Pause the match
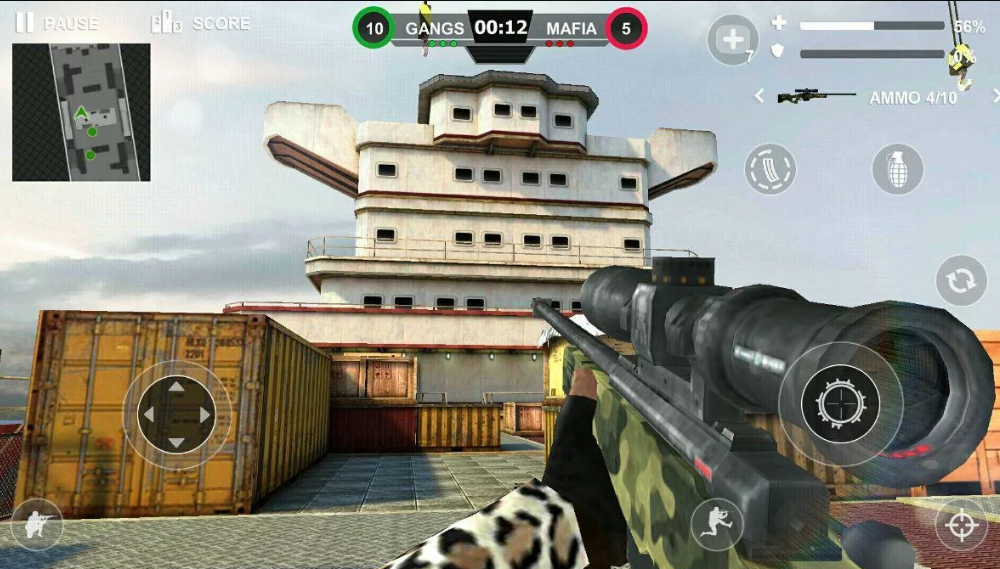 pos(56,22)
